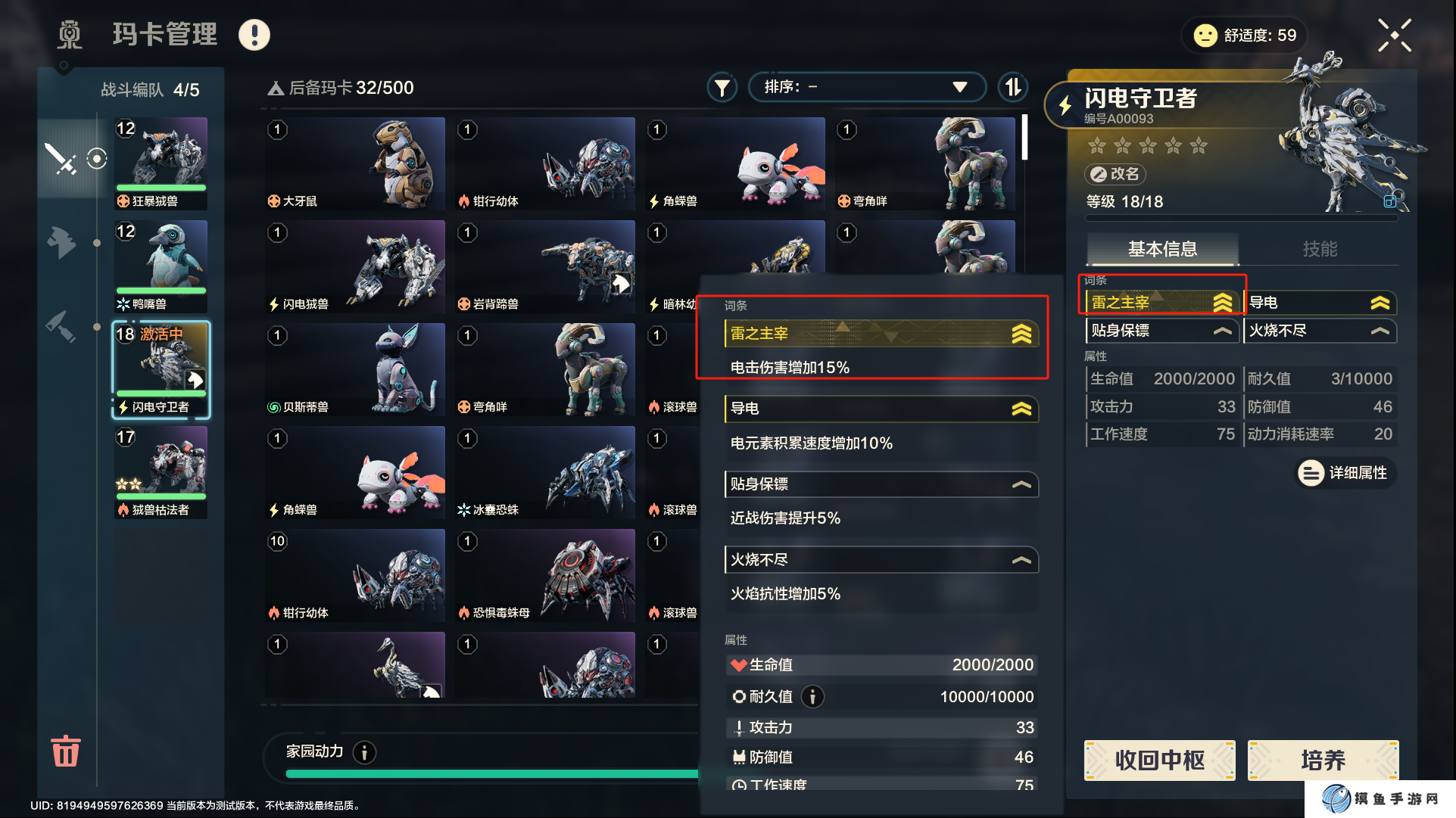Select 鸭嘴兽 team slot
1456x818 pixels.
(x=161, y=266)
